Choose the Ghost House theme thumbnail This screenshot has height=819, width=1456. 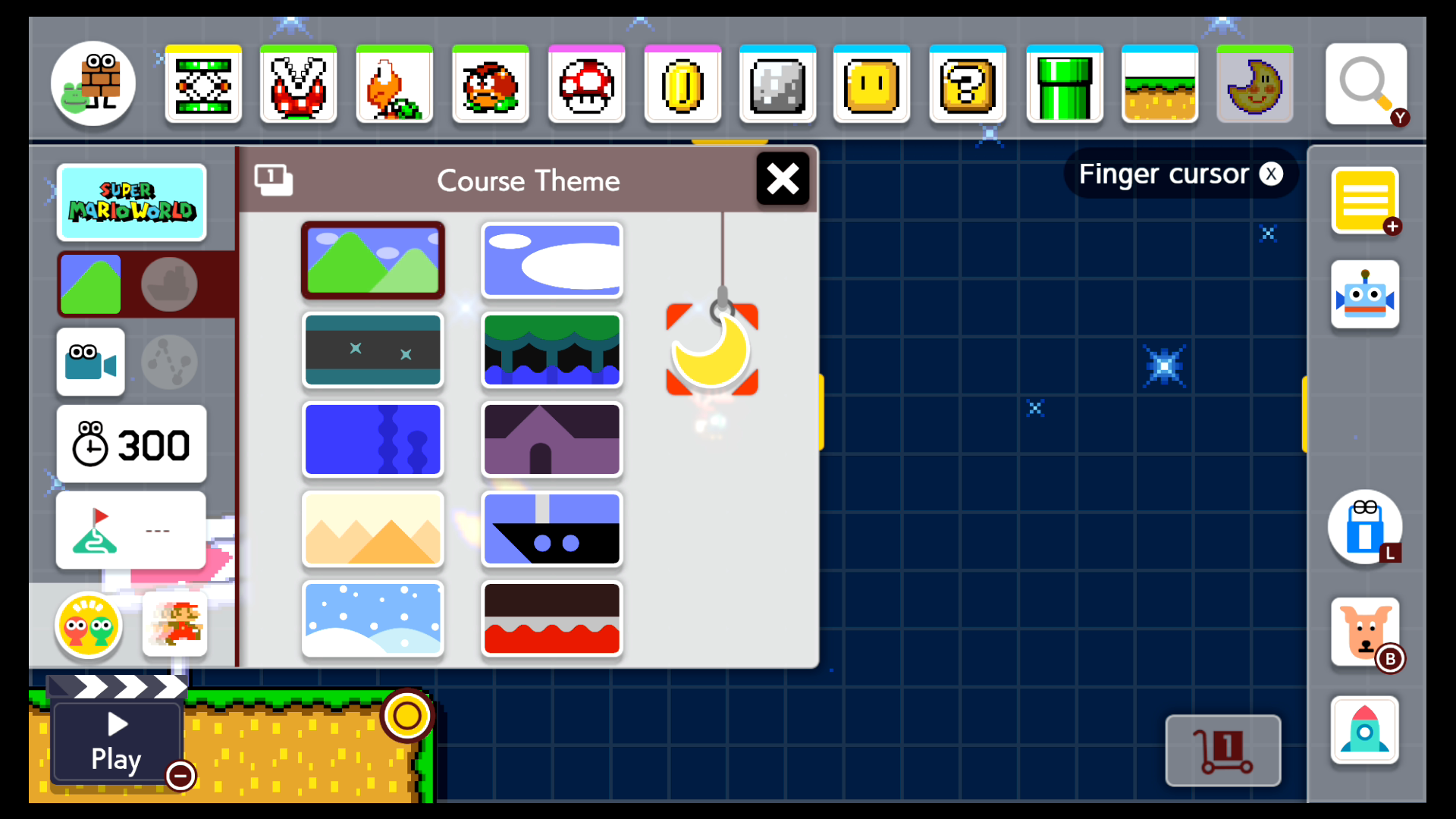pyautogui.click(x=551, y=440)
